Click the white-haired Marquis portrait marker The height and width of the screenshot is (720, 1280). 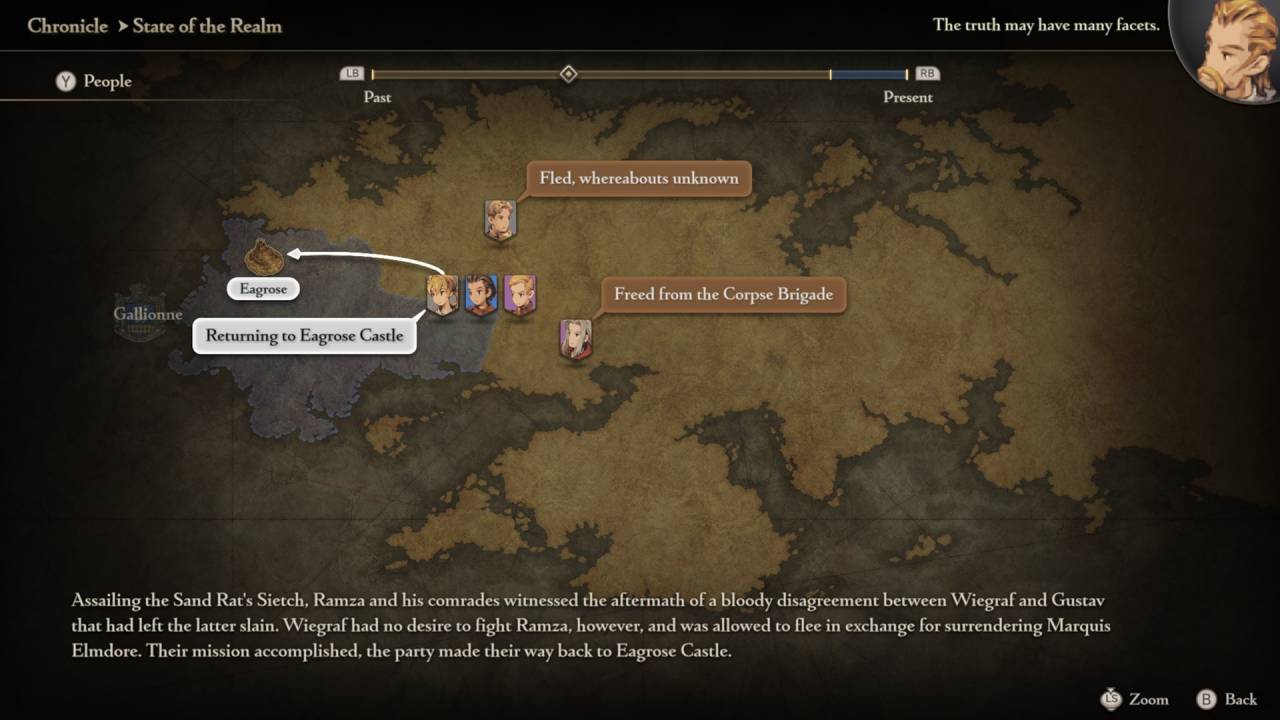(575, 339)
